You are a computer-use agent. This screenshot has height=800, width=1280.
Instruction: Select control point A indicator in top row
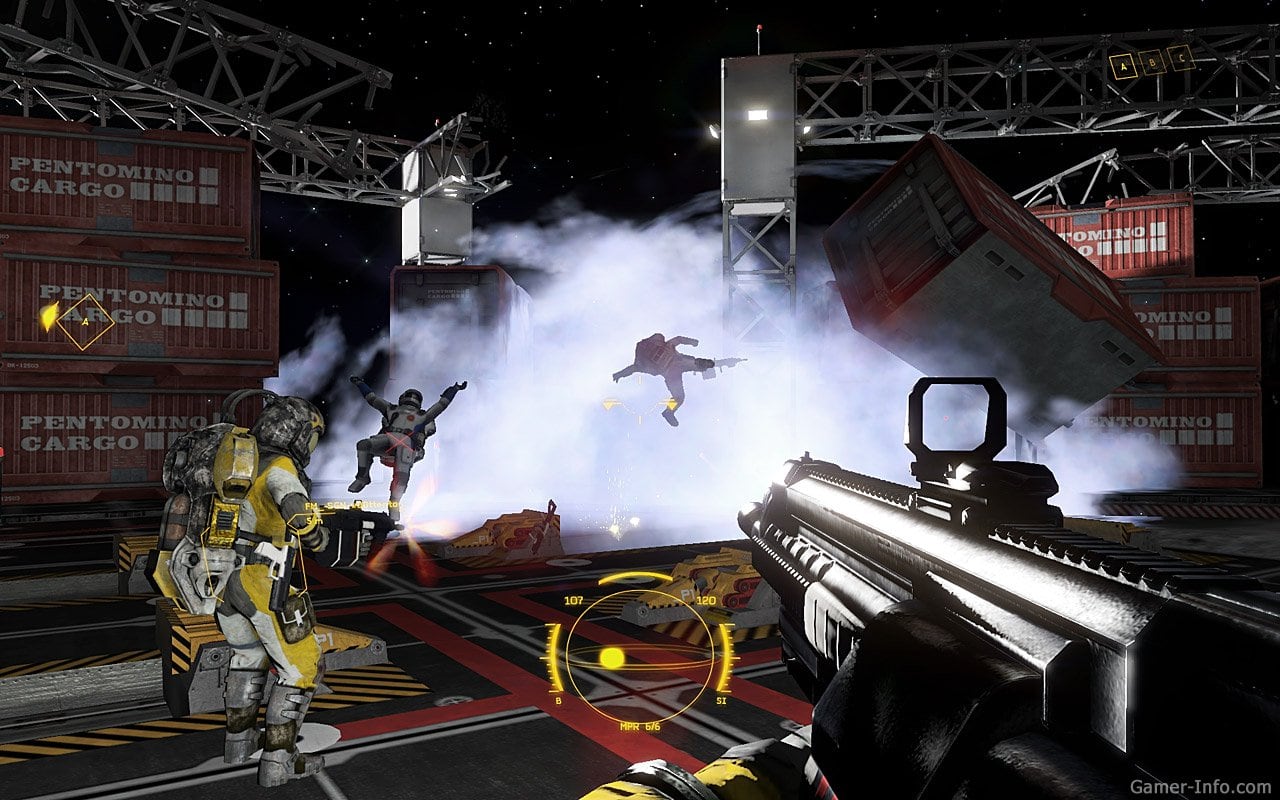tap(1124, 67)
